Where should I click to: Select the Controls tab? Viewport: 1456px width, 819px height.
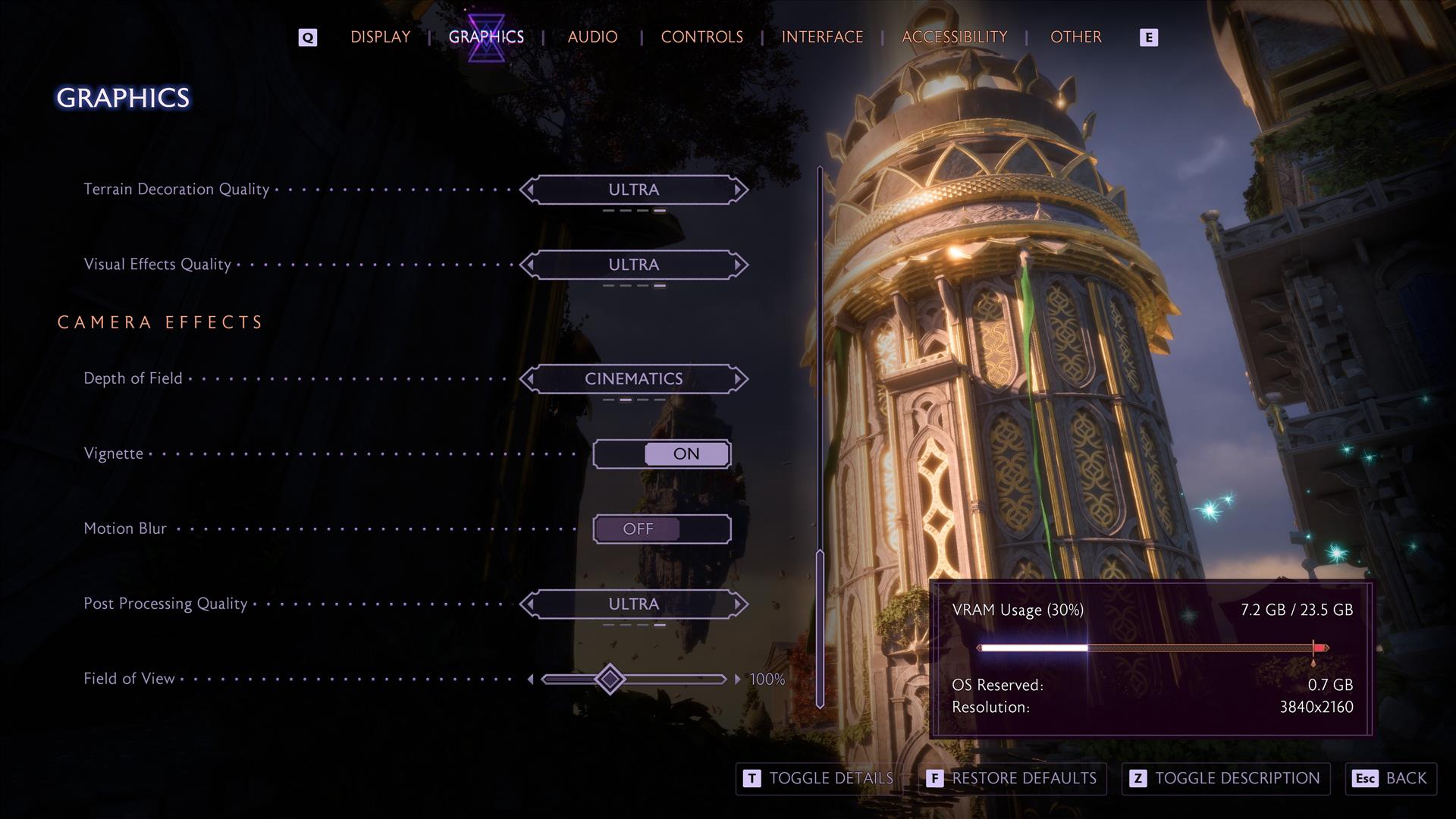[x=701, y=37]
